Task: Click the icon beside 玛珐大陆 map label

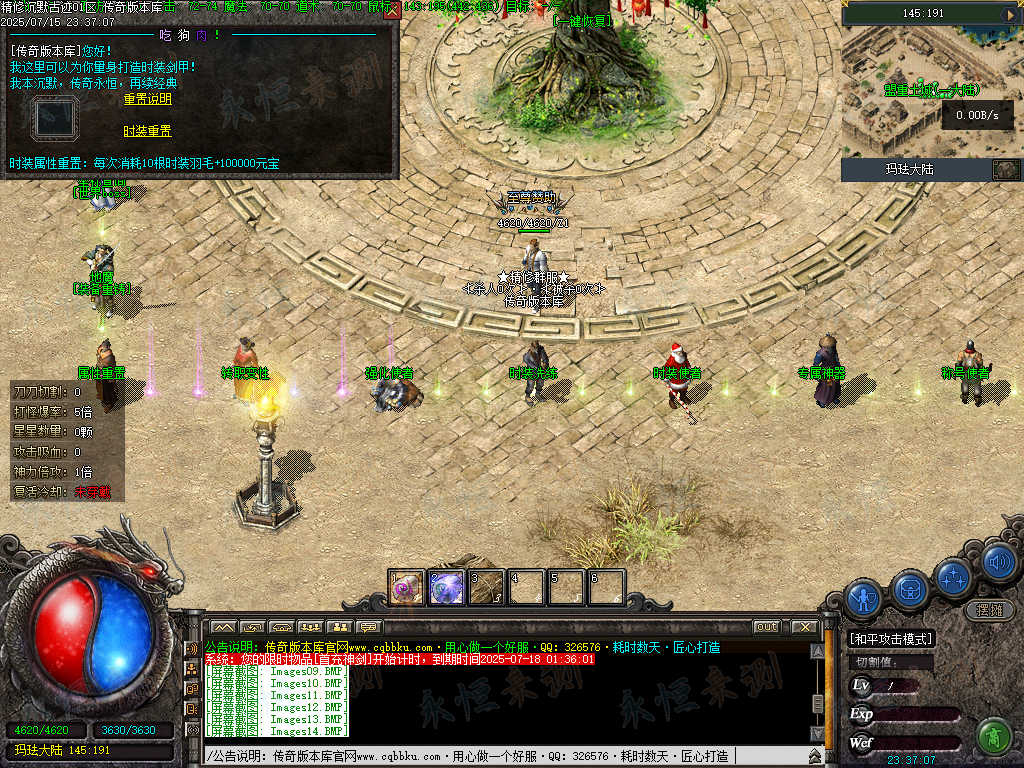Action: pos(1005,169)
